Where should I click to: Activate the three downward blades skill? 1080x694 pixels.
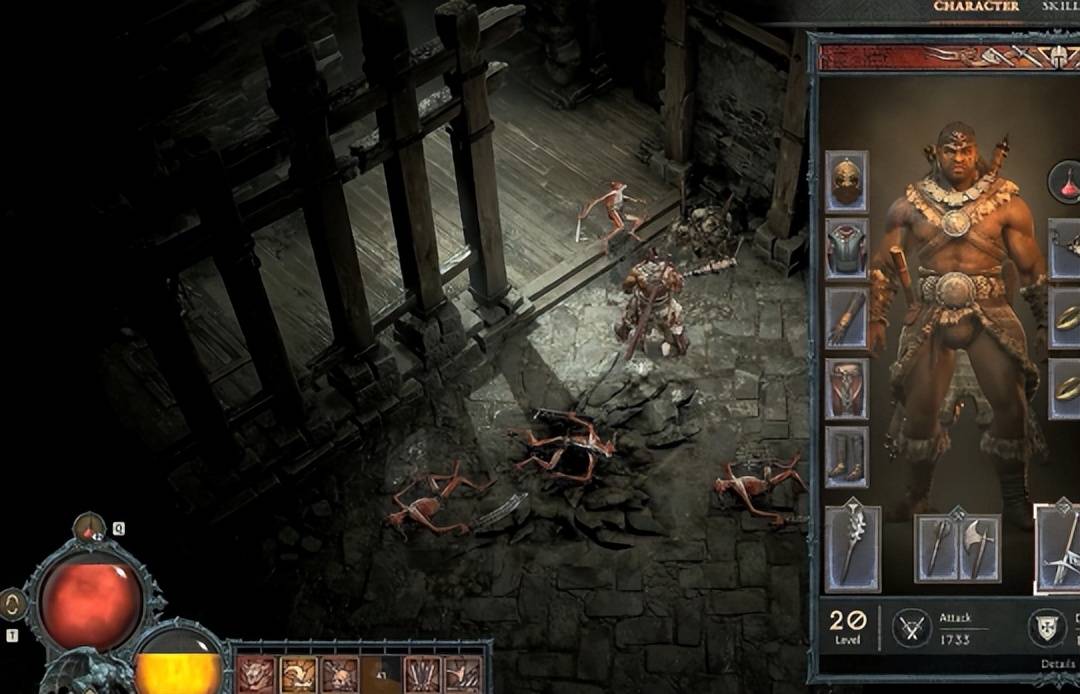[x=422, y=673]
